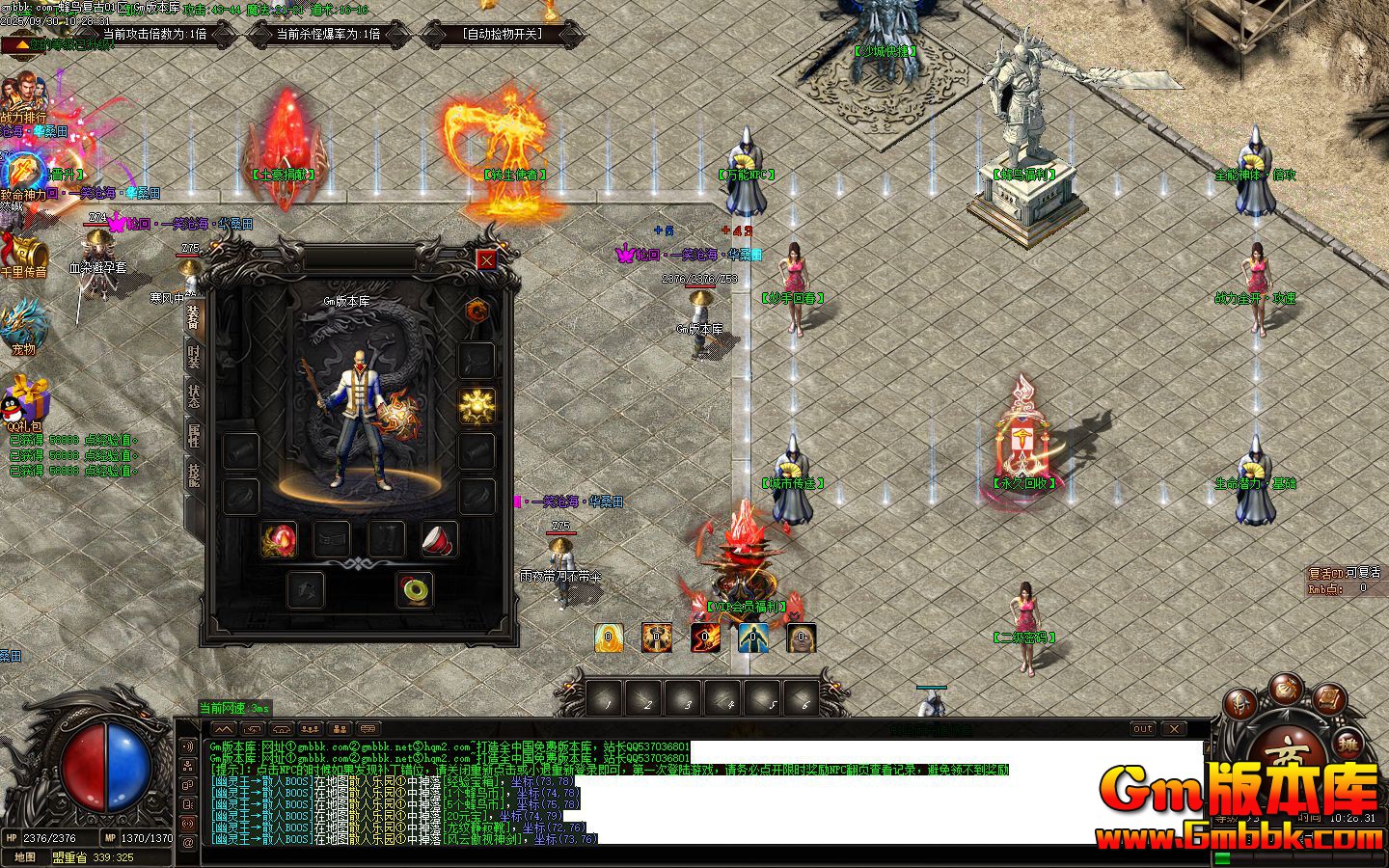Close the character equipment panel
The width and height of the screenshot is (1389, 868).
(x=487, y=259)
